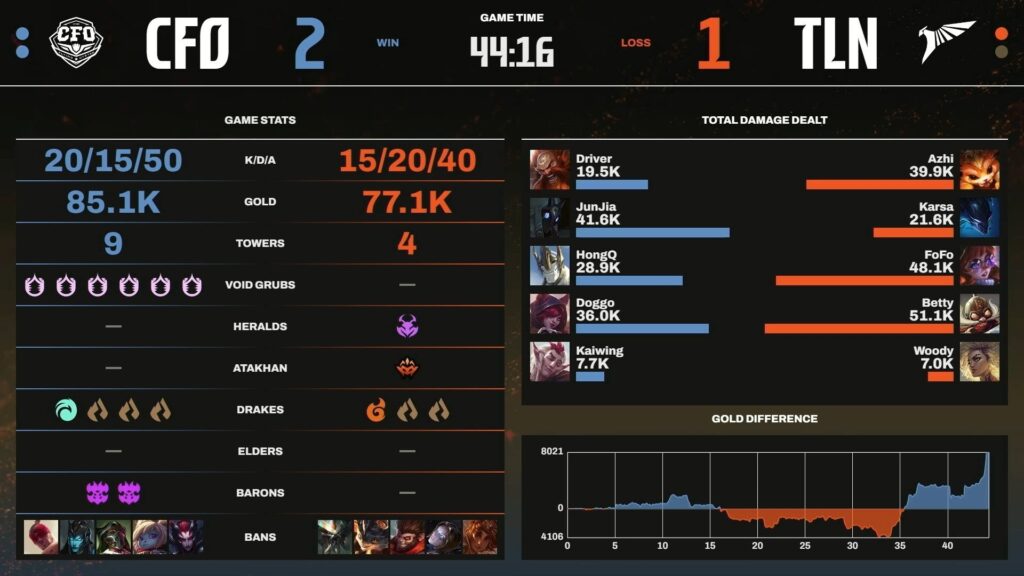
Task: Select JunJia's champion portrait
Action: [549, 217]
